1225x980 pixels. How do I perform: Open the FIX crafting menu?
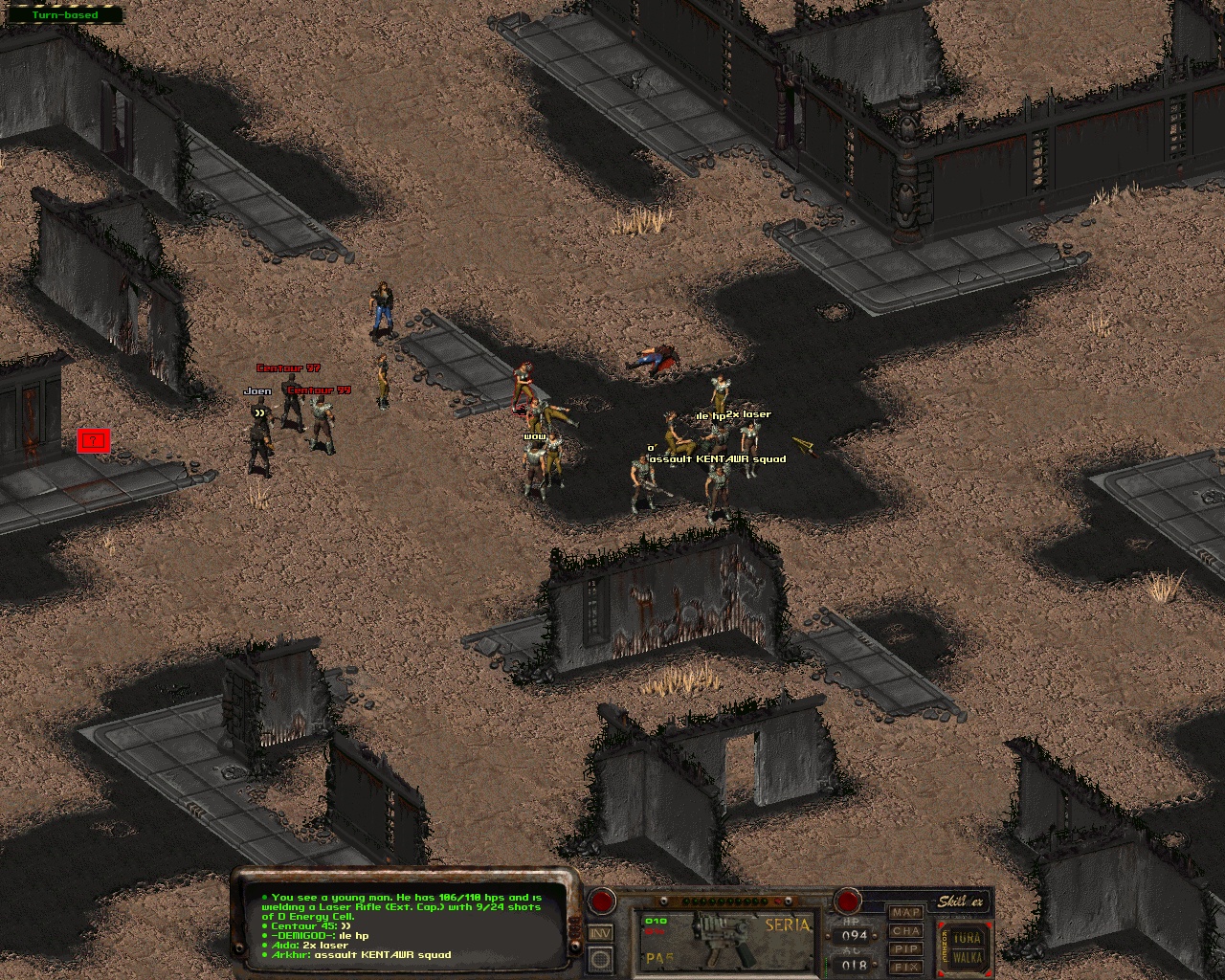coord(905,968)
